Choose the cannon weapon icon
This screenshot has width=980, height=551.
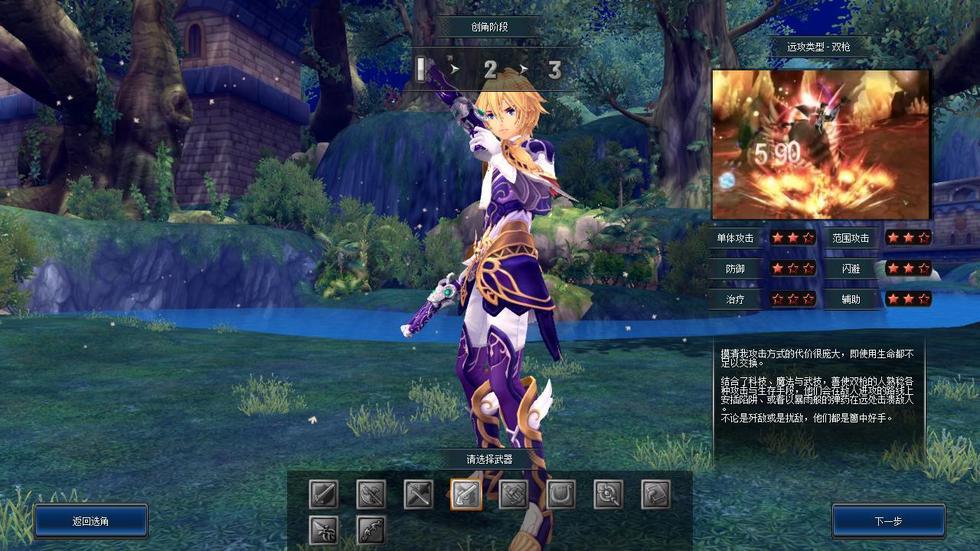(x=513, y=494)
